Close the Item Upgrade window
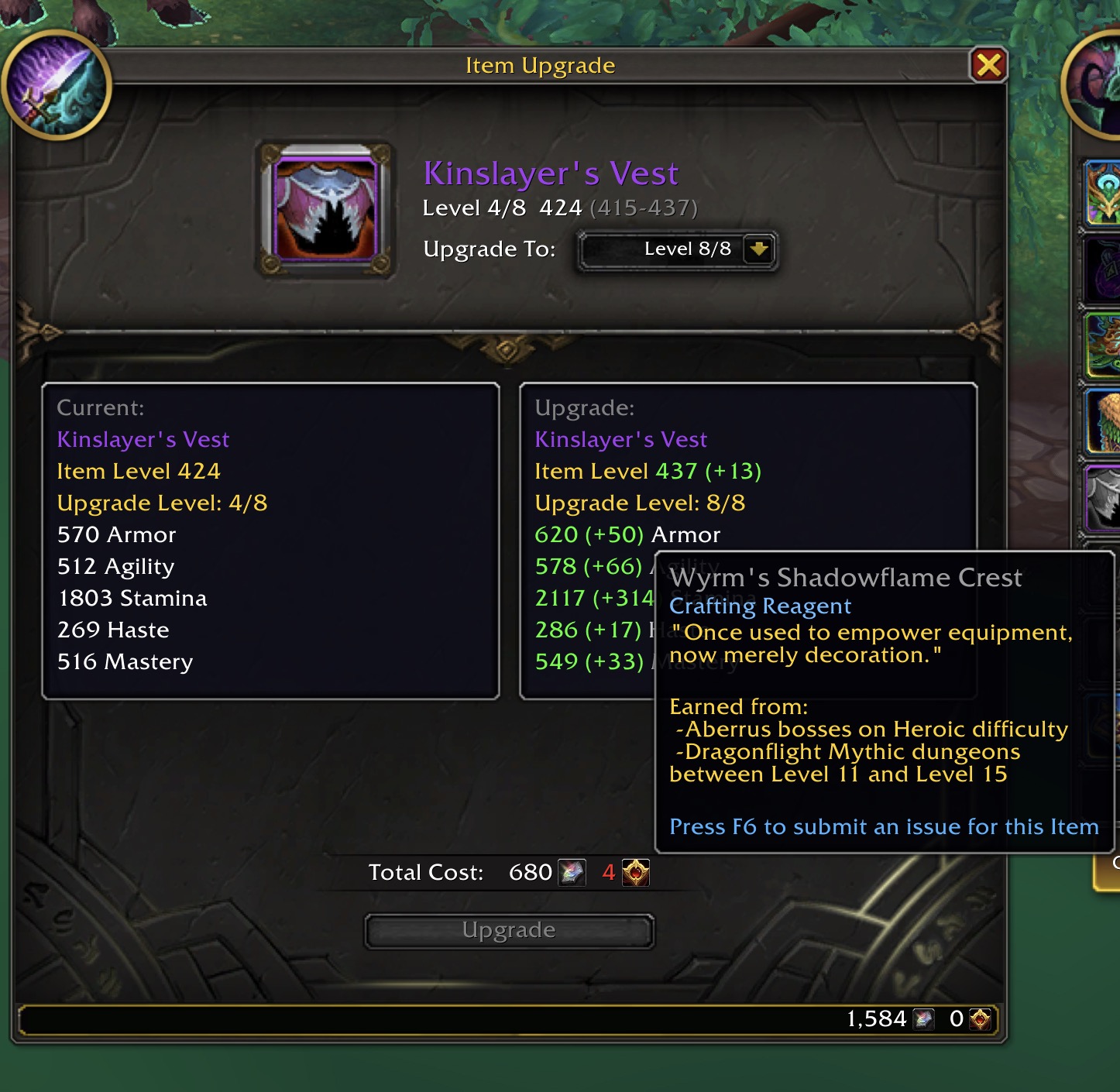 click(x=988, y=65)
